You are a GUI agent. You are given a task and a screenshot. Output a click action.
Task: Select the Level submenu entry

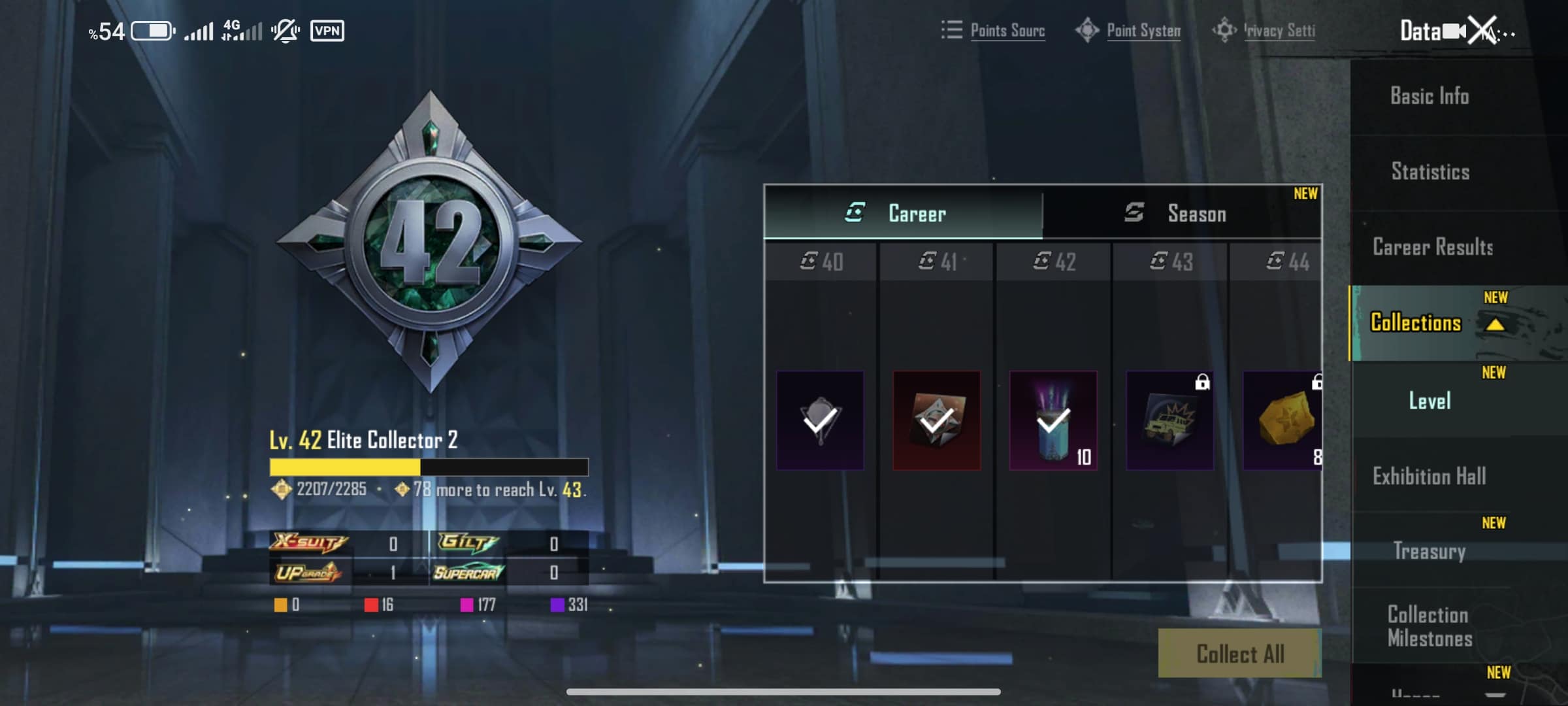coord(1429,401)
